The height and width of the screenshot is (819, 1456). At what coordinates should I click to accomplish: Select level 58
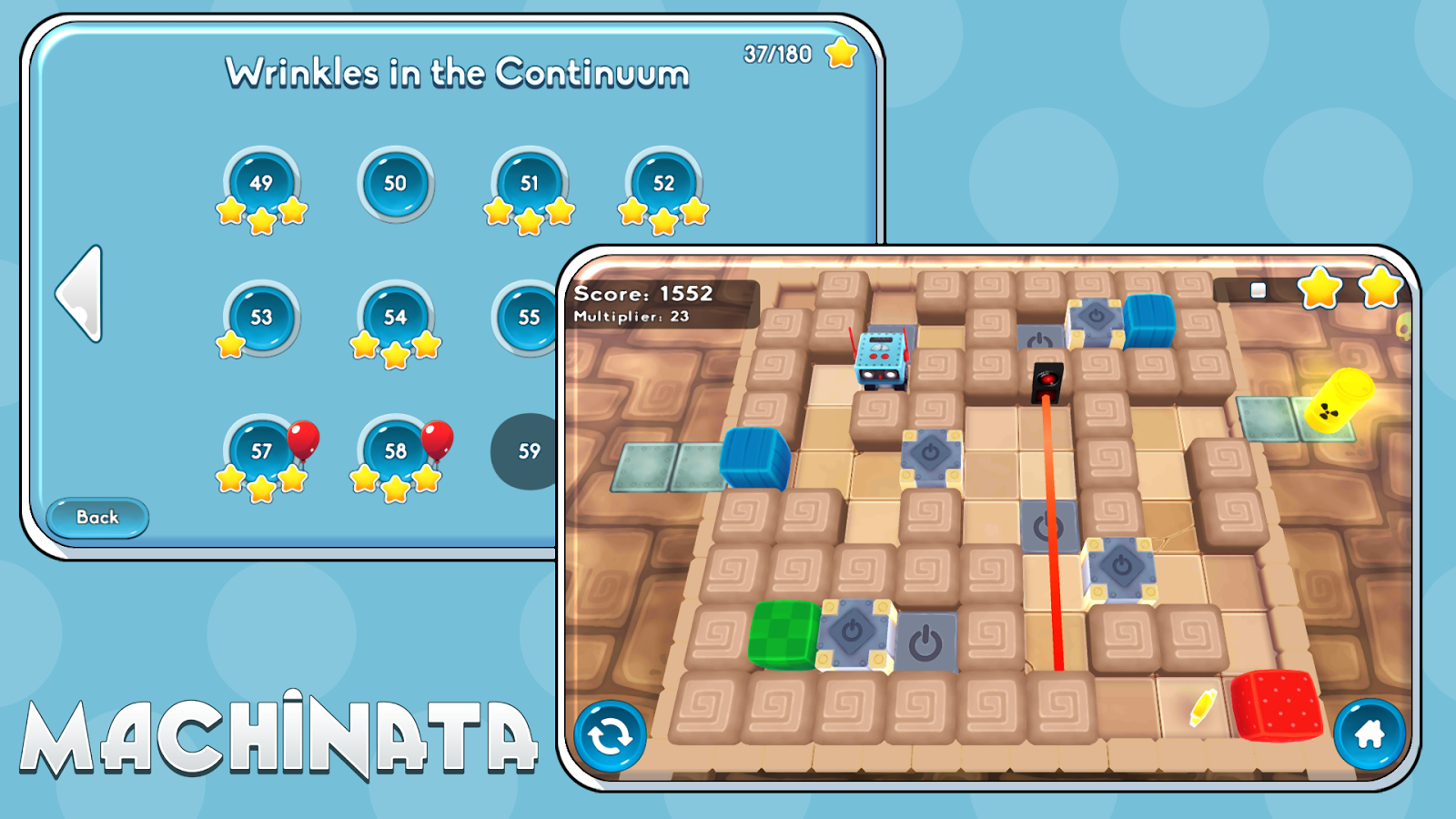[395, 451]
